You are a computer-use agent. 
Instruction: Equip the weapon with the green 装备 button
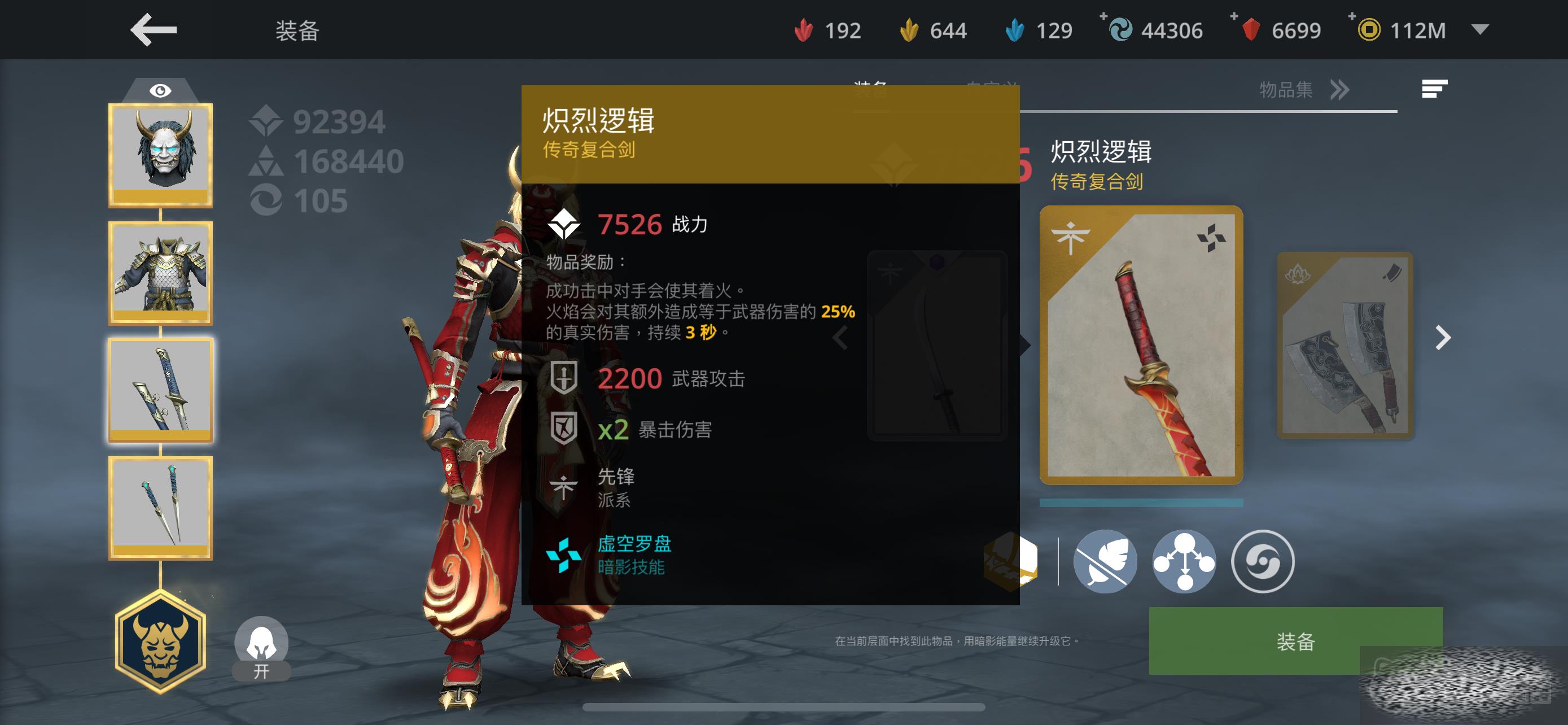click(1295, 640)
